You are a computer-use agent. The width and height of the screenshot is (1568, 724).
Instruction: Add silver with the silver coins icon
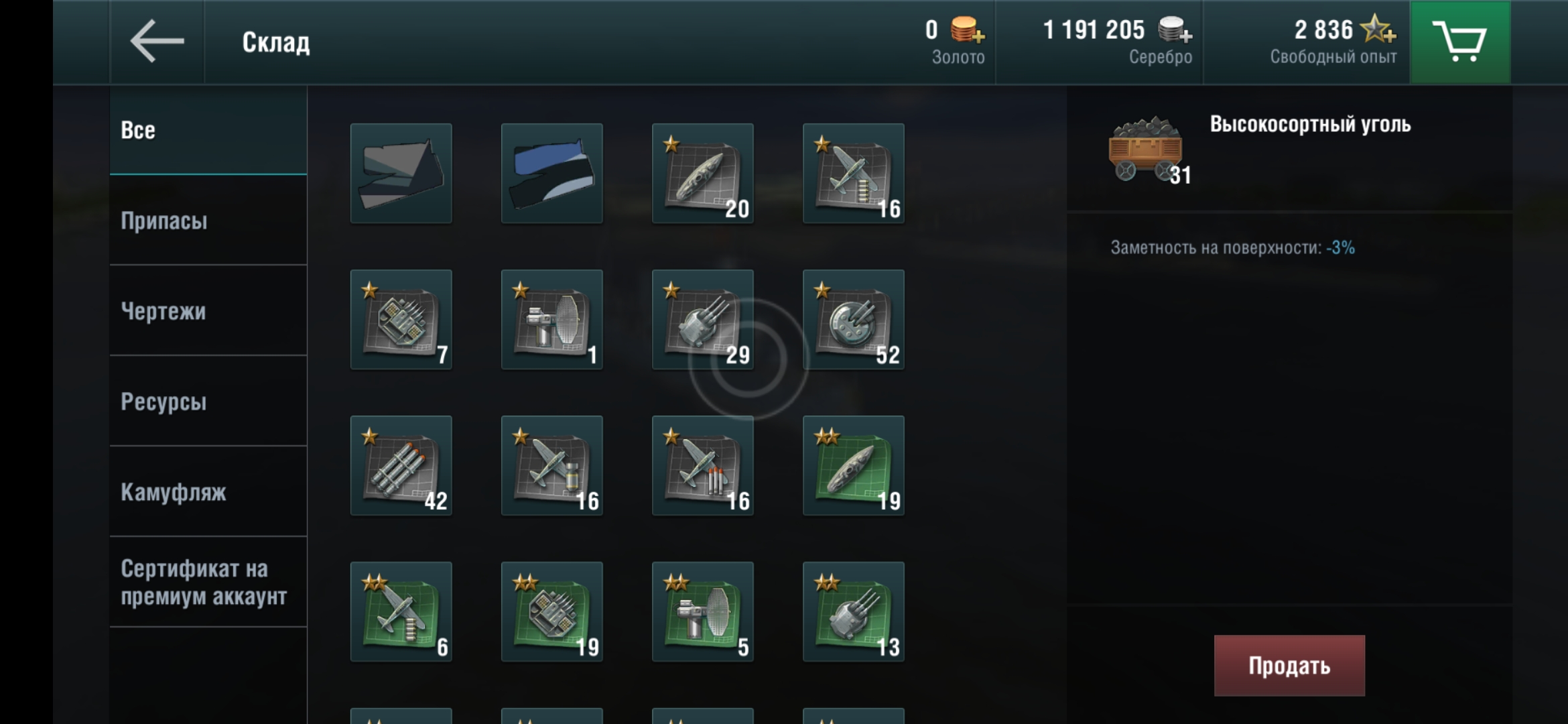coord(1175,31)
